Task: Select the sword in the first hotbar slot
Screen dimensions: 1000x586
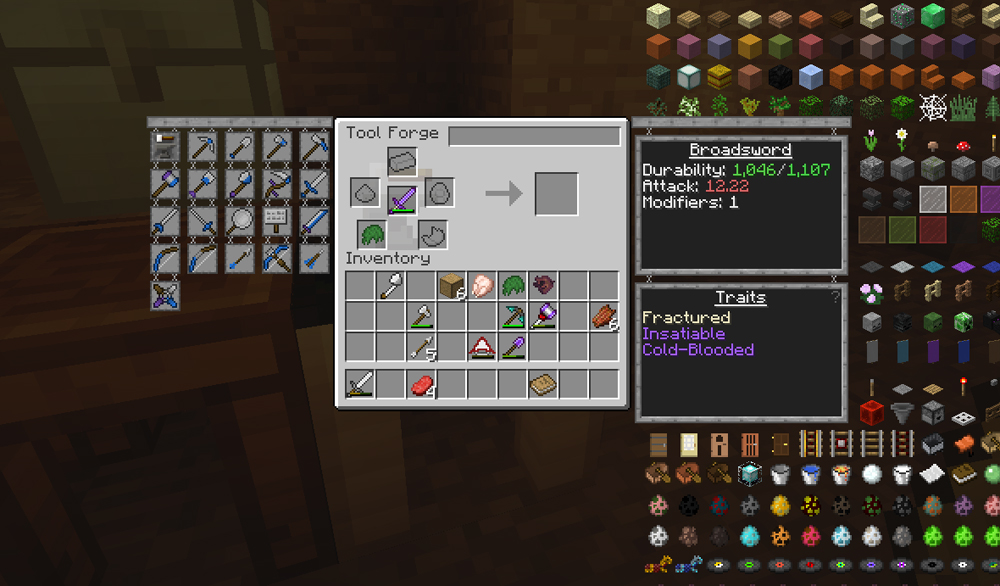Action: click(x=360, y=384)
